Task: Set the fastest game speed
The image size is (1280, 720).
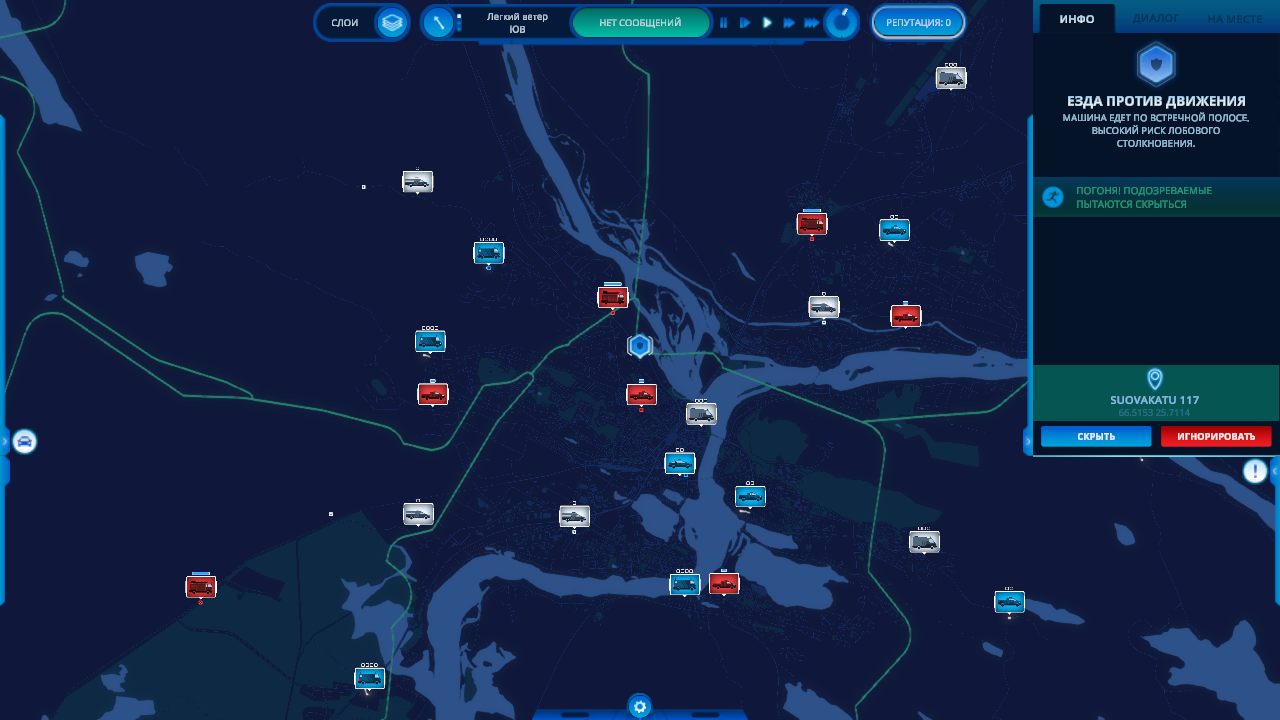Action: coord(811,22)
